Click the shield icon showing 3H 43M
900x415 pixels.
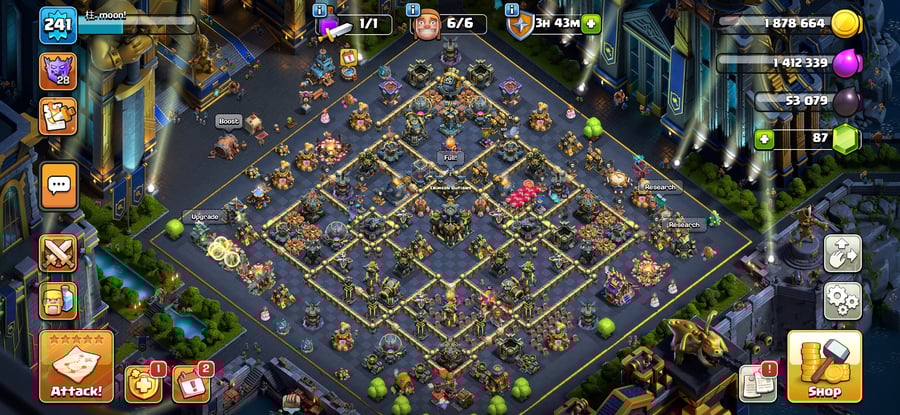pyautogui.click(x=519, y=24)
